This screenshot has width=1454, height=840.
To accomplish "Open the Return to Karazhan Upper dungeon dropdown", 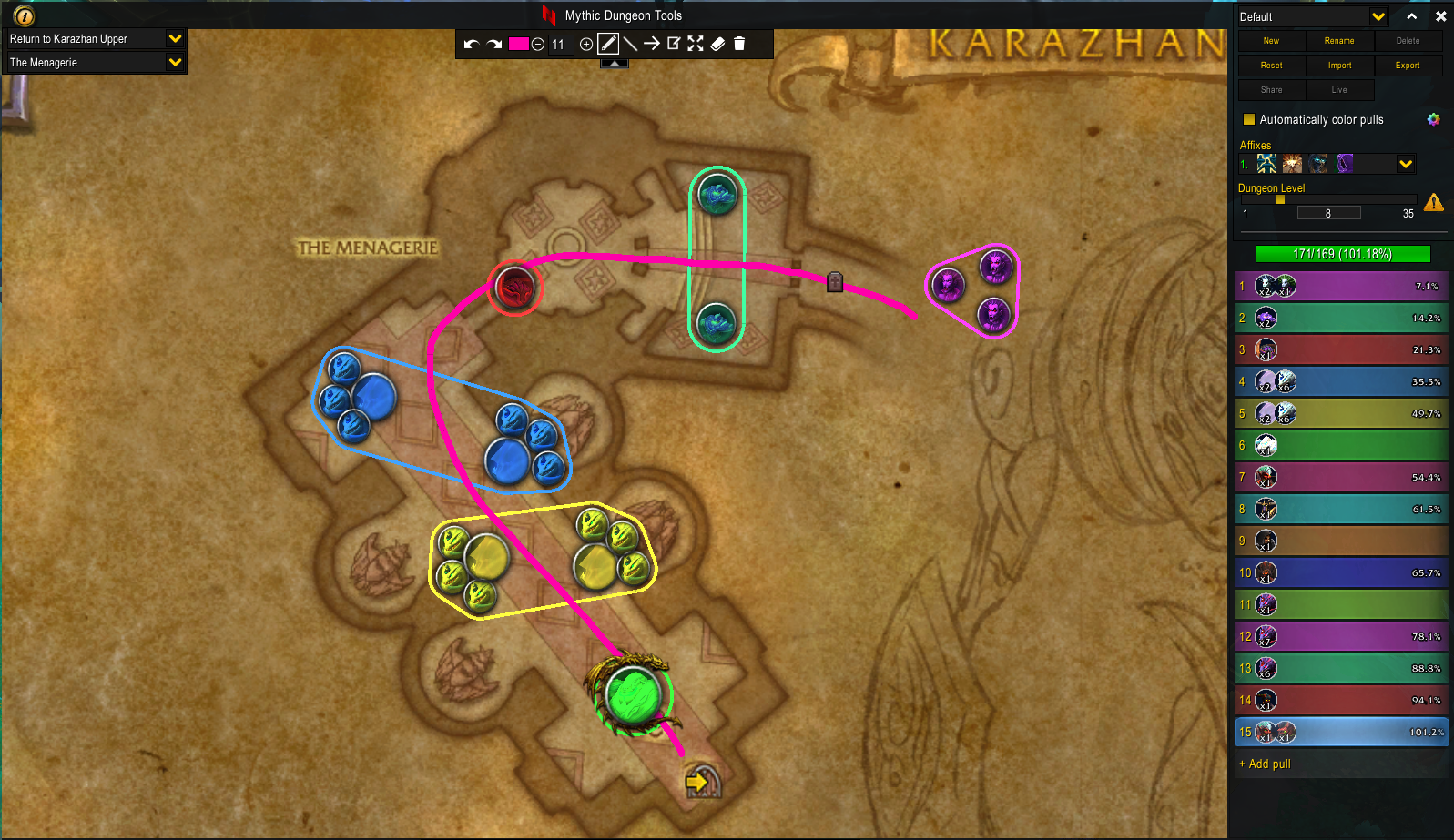I will 175,38.
